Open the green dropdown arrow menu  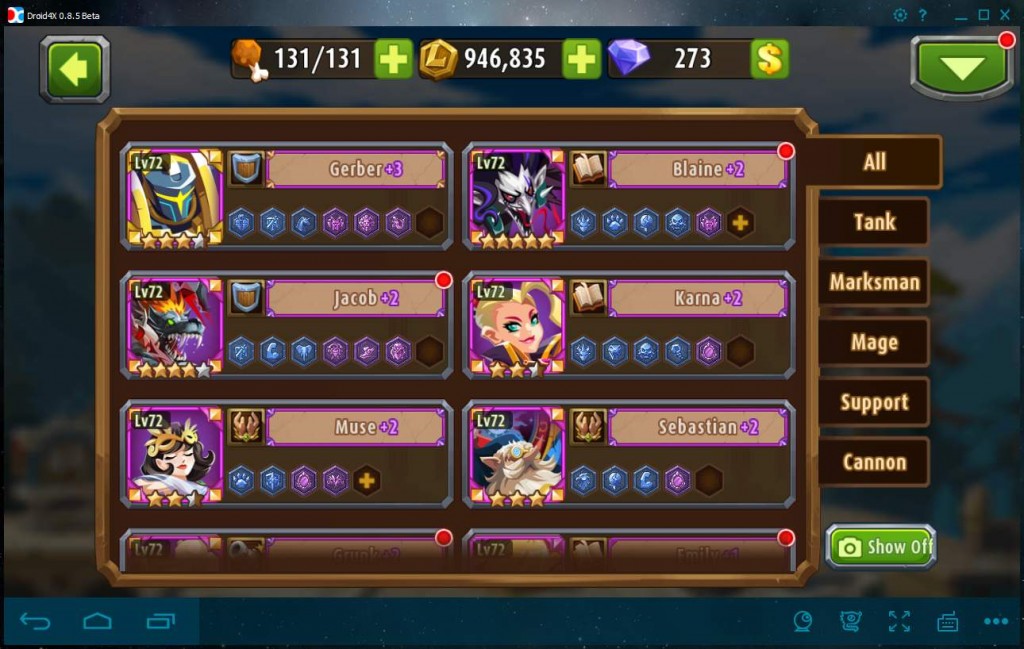961,67
